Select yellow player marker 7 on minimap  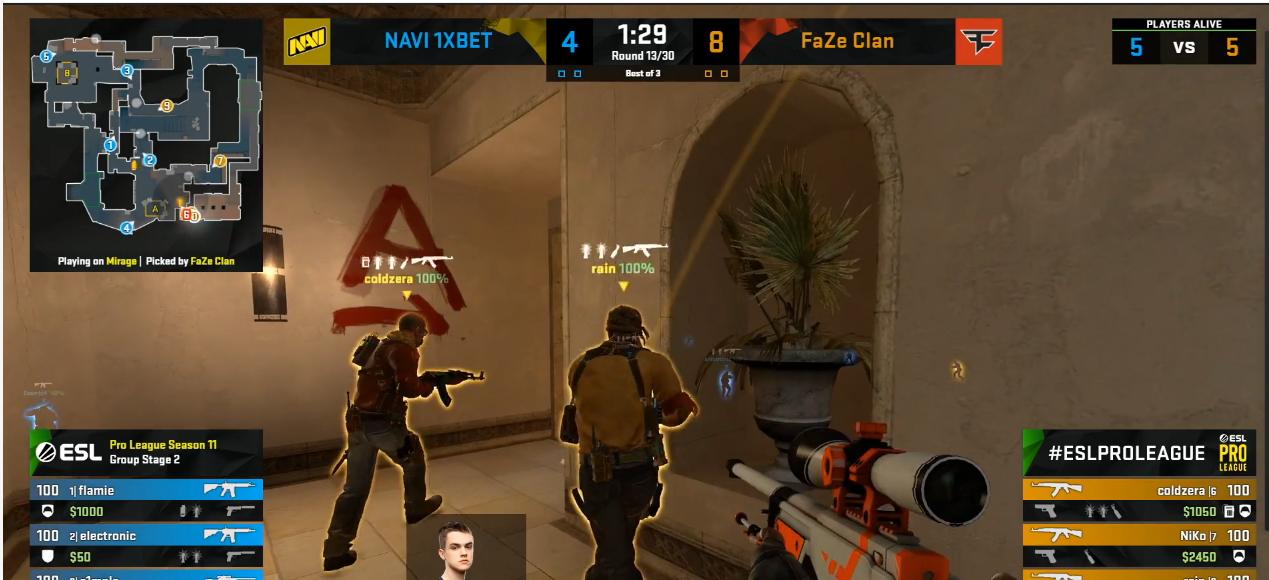[220, 160]
